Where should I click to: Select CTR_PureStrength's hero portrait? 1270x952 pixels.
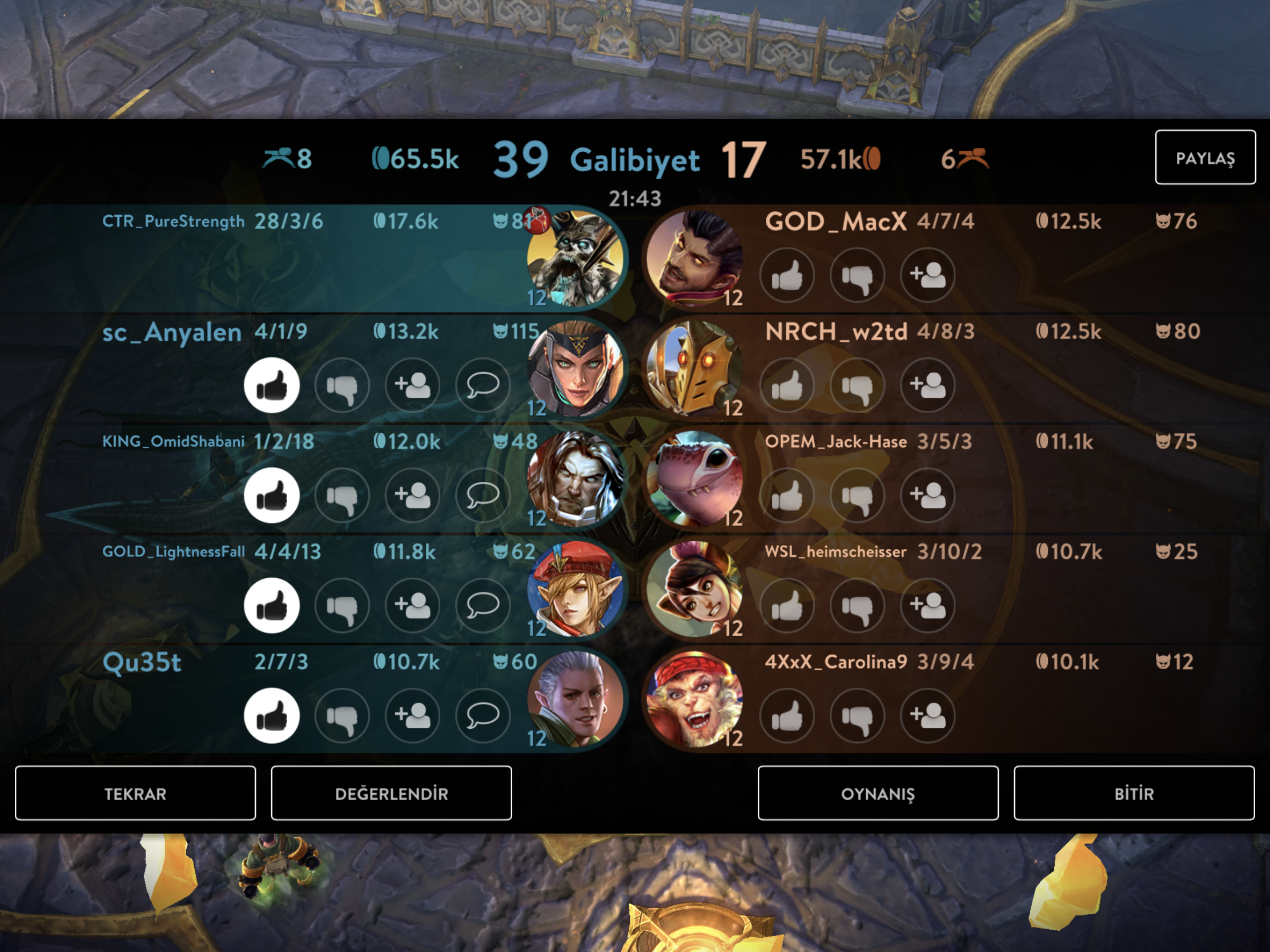click(575, 257)
